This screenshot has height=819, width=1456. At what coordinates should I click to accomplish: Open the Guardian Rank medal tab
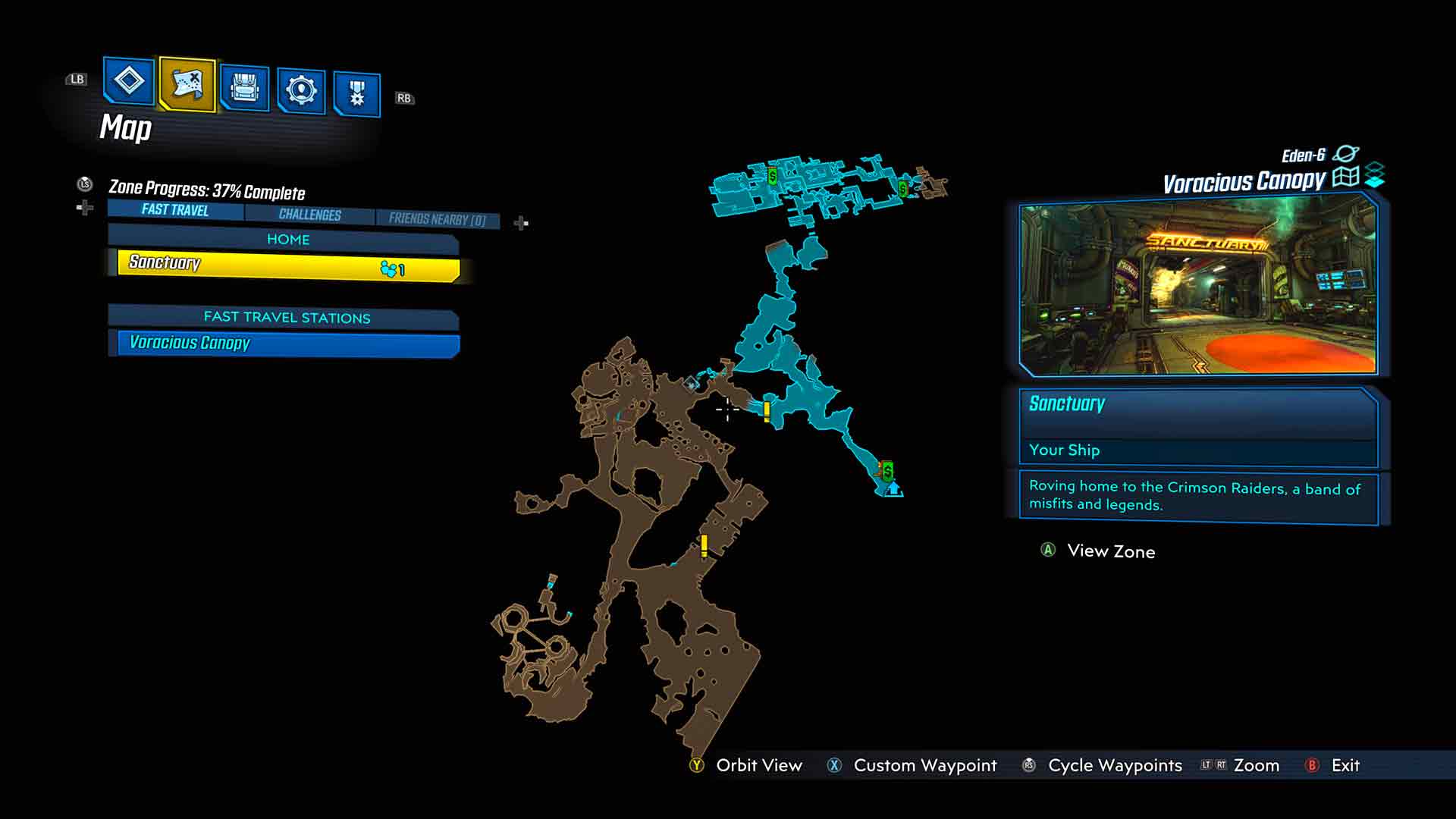(x=356, y=94)
